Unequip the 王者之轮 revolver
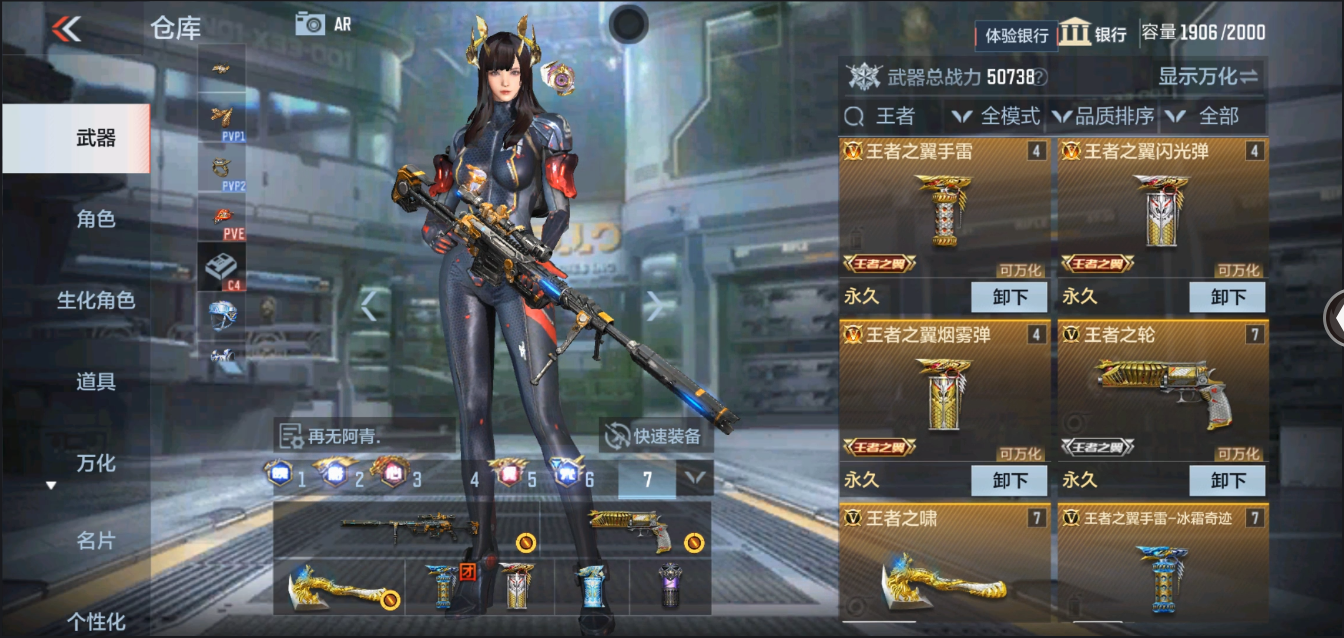 click(x=1227, y=480)
